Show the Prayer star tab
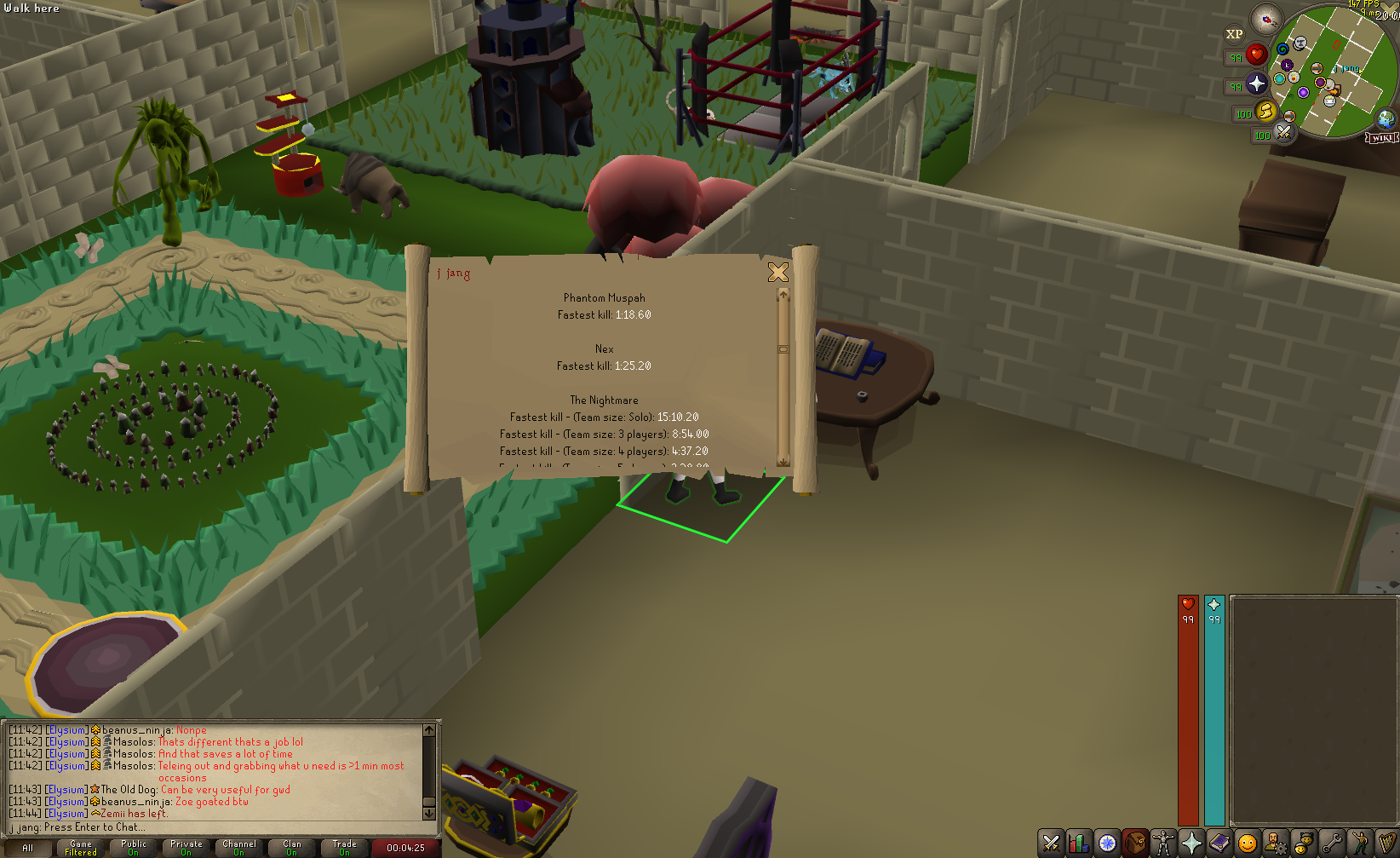1400x858 pixels. click(1191, 843)
